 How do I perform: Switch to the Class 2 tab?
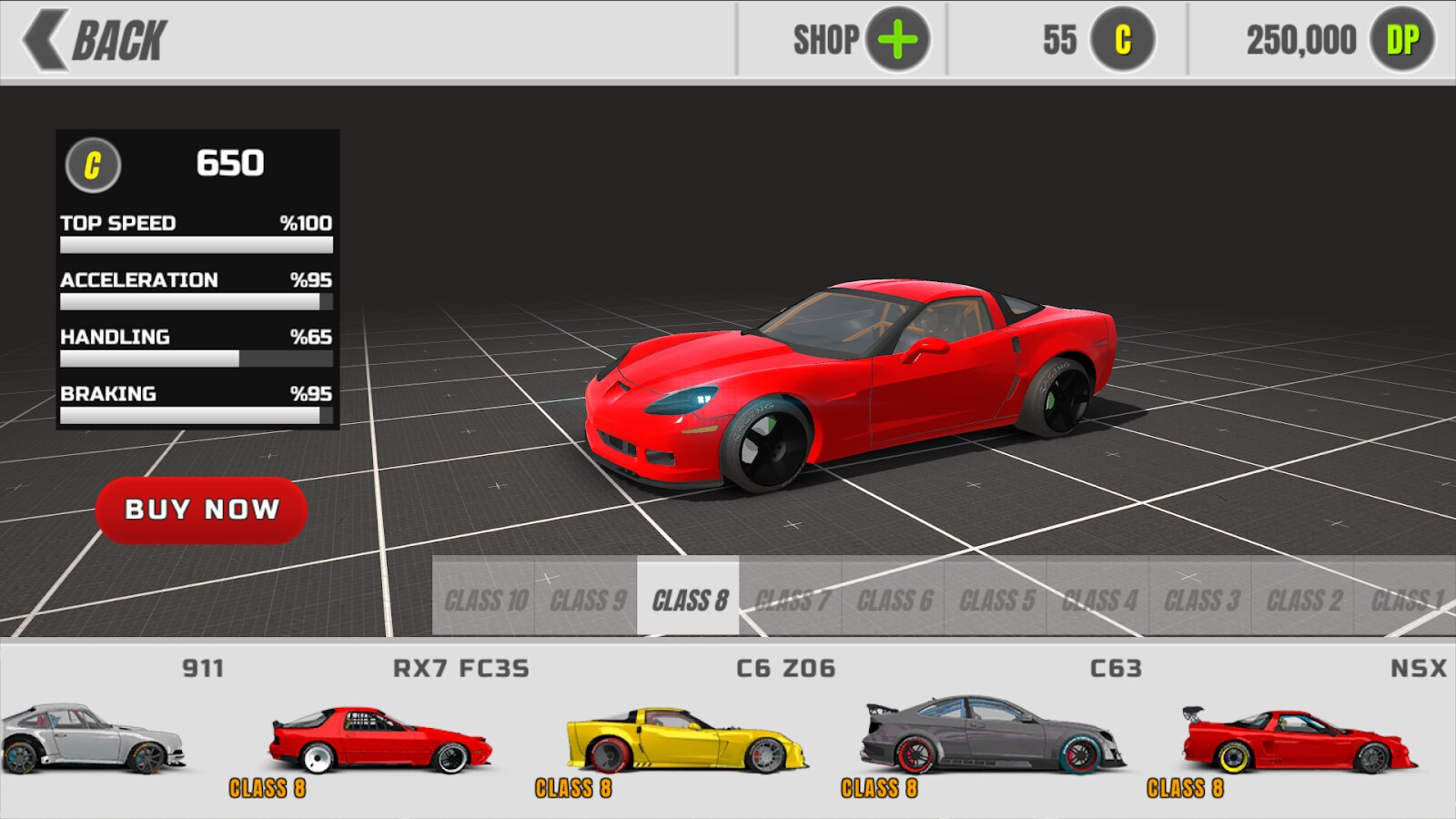point(1303,601)
